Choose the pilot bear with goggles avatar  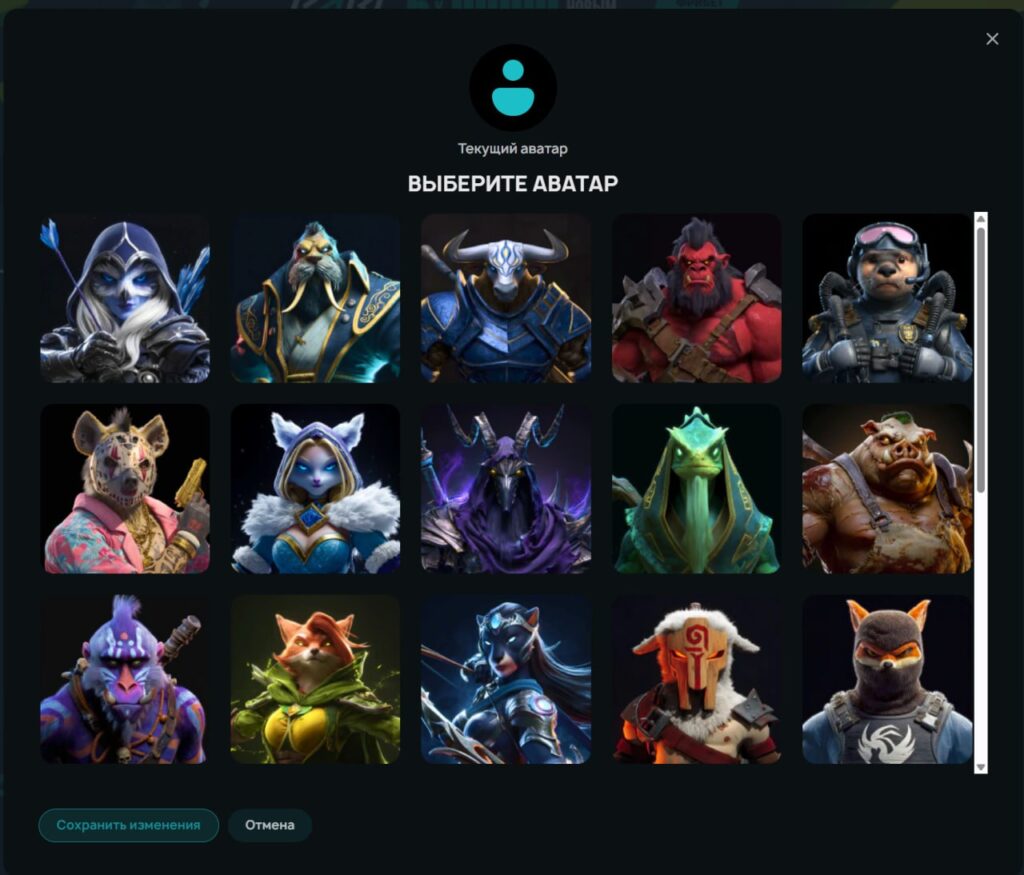pos(887,298)
